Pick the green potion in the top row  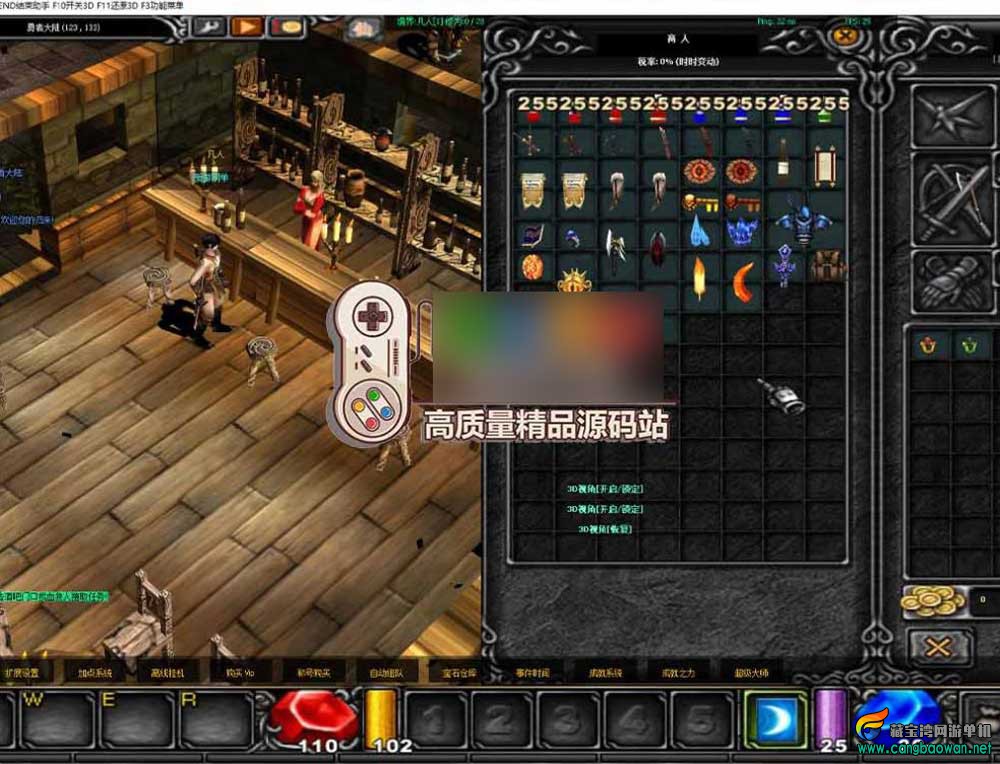pos(823,117)
